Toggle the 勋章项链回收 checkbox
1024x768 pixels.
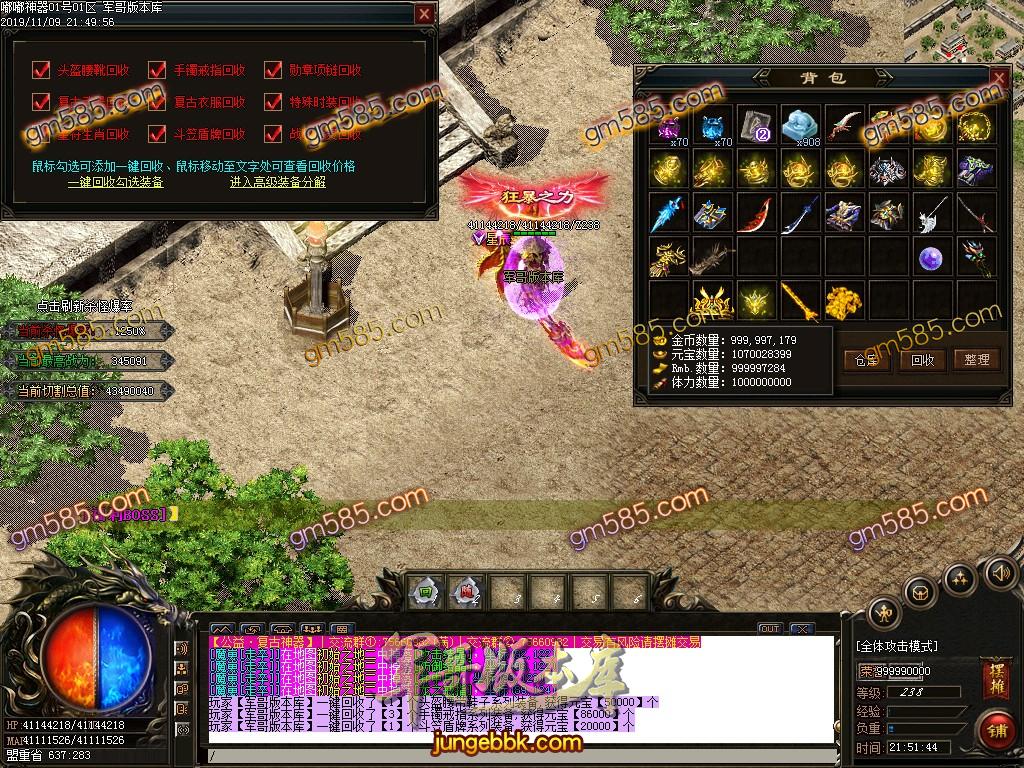273,70
